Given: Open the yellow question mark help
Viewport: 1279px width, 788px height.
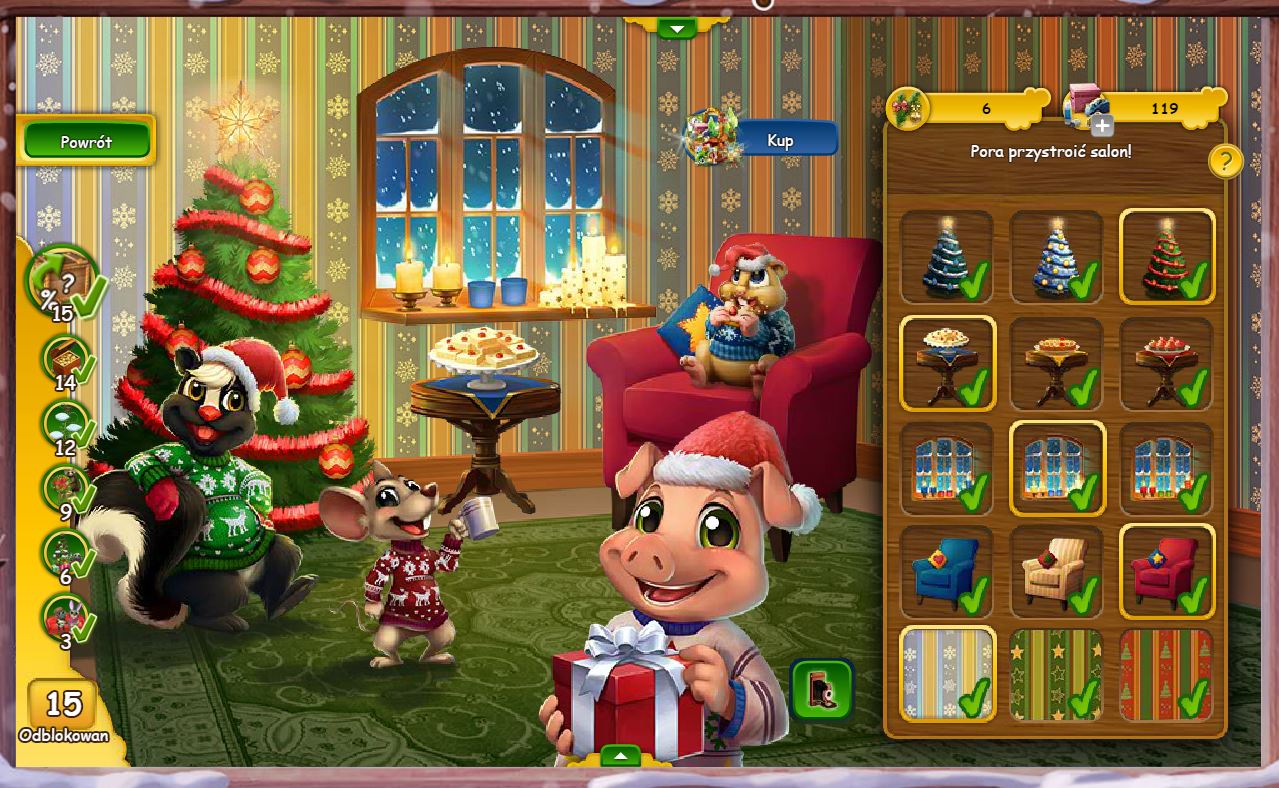Looking at the screenshot, I should tap(1225, 161).
